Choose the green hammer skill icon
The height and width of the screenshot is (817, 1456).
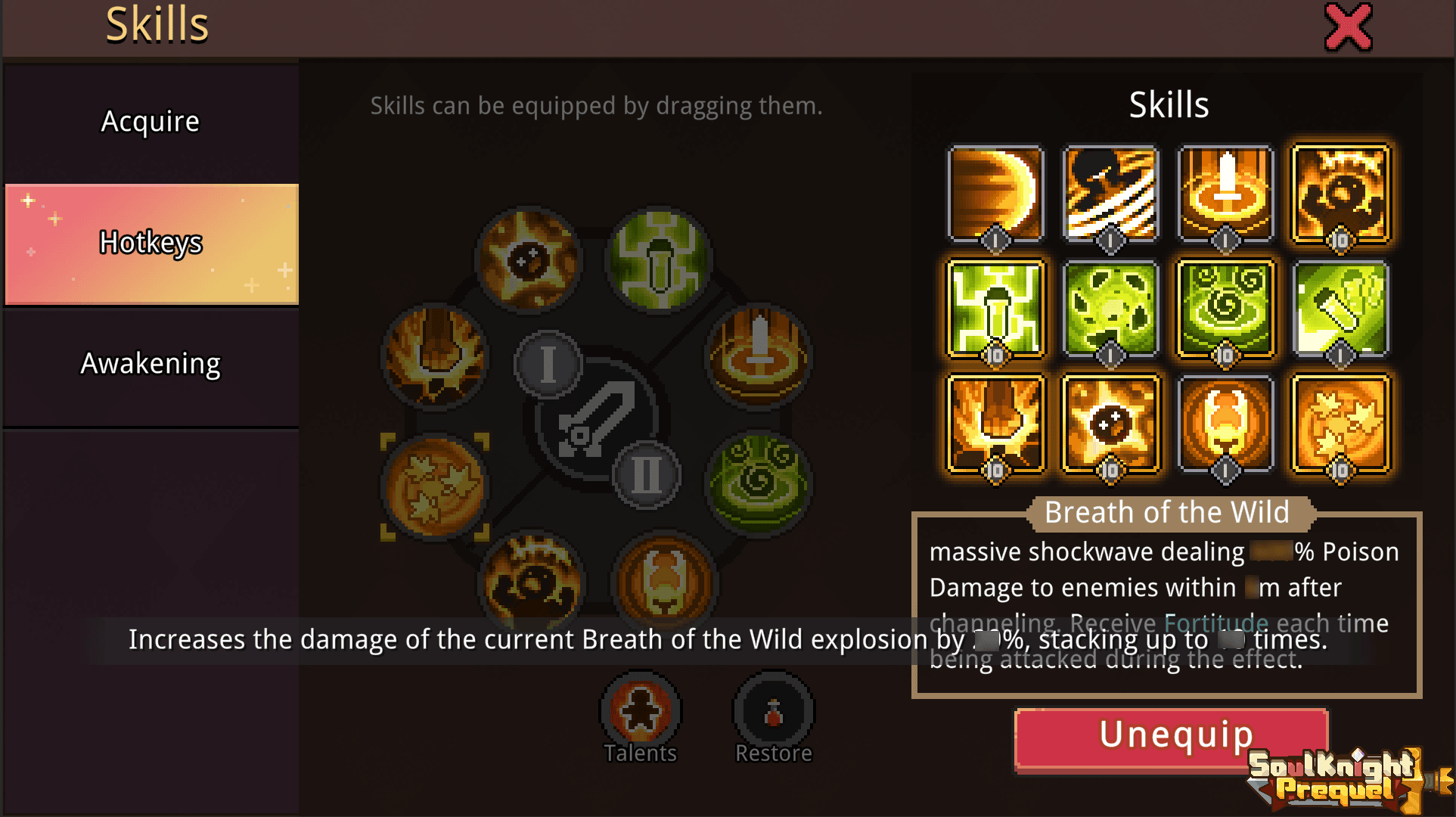pyautogui.click(x=1340, y=309)
